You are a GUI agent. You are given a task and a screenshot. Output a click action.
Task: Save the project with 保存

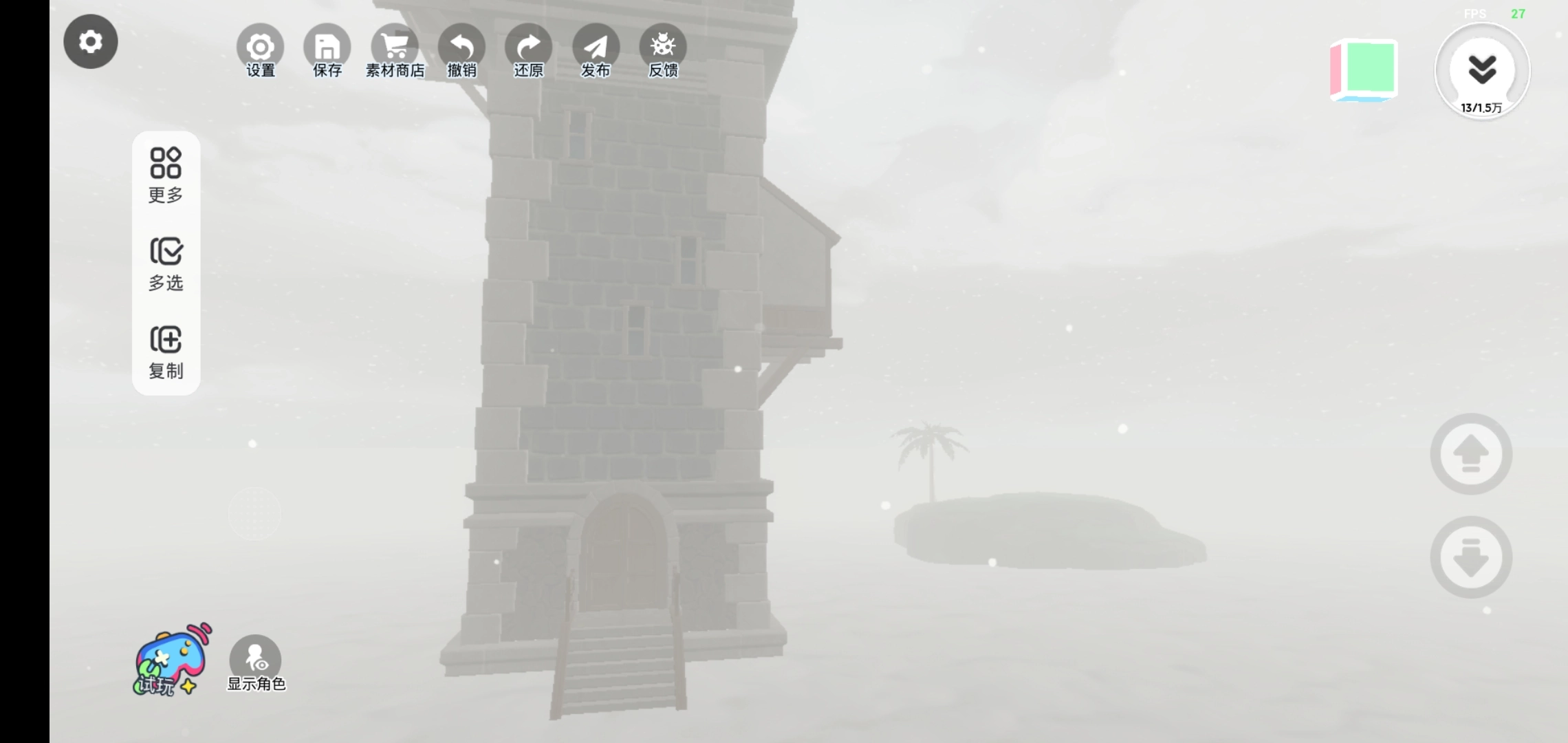tap(327, 51)
